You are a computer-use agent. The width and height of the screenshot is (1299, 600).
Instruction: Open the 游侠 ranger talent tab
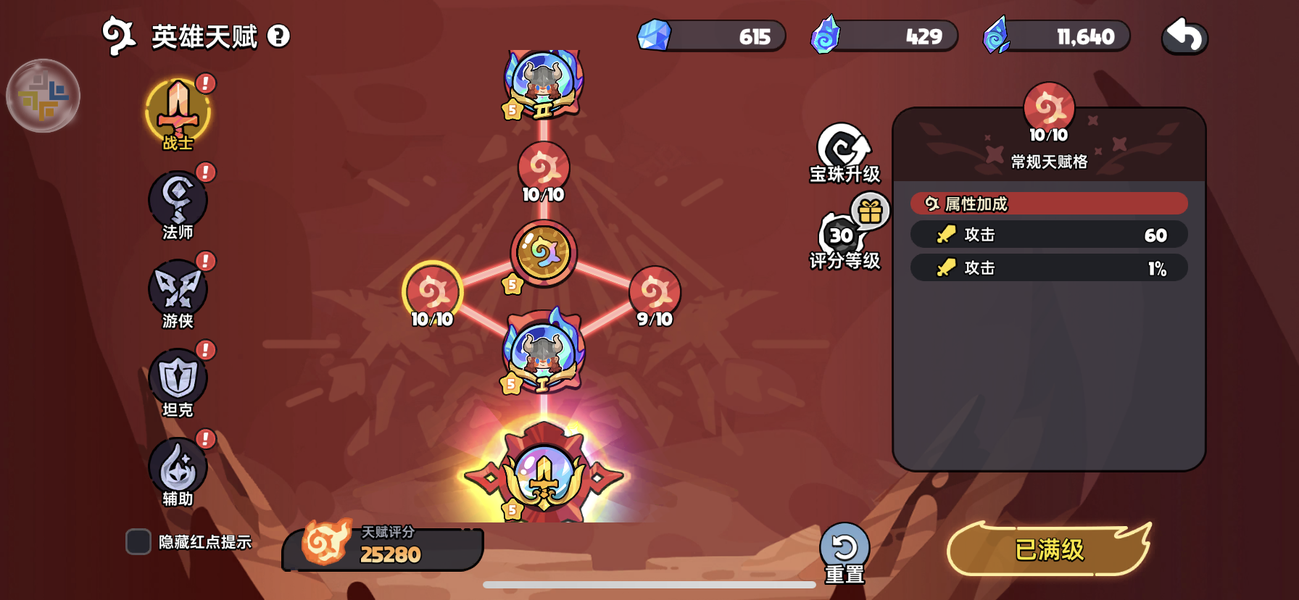click(178, 289)
